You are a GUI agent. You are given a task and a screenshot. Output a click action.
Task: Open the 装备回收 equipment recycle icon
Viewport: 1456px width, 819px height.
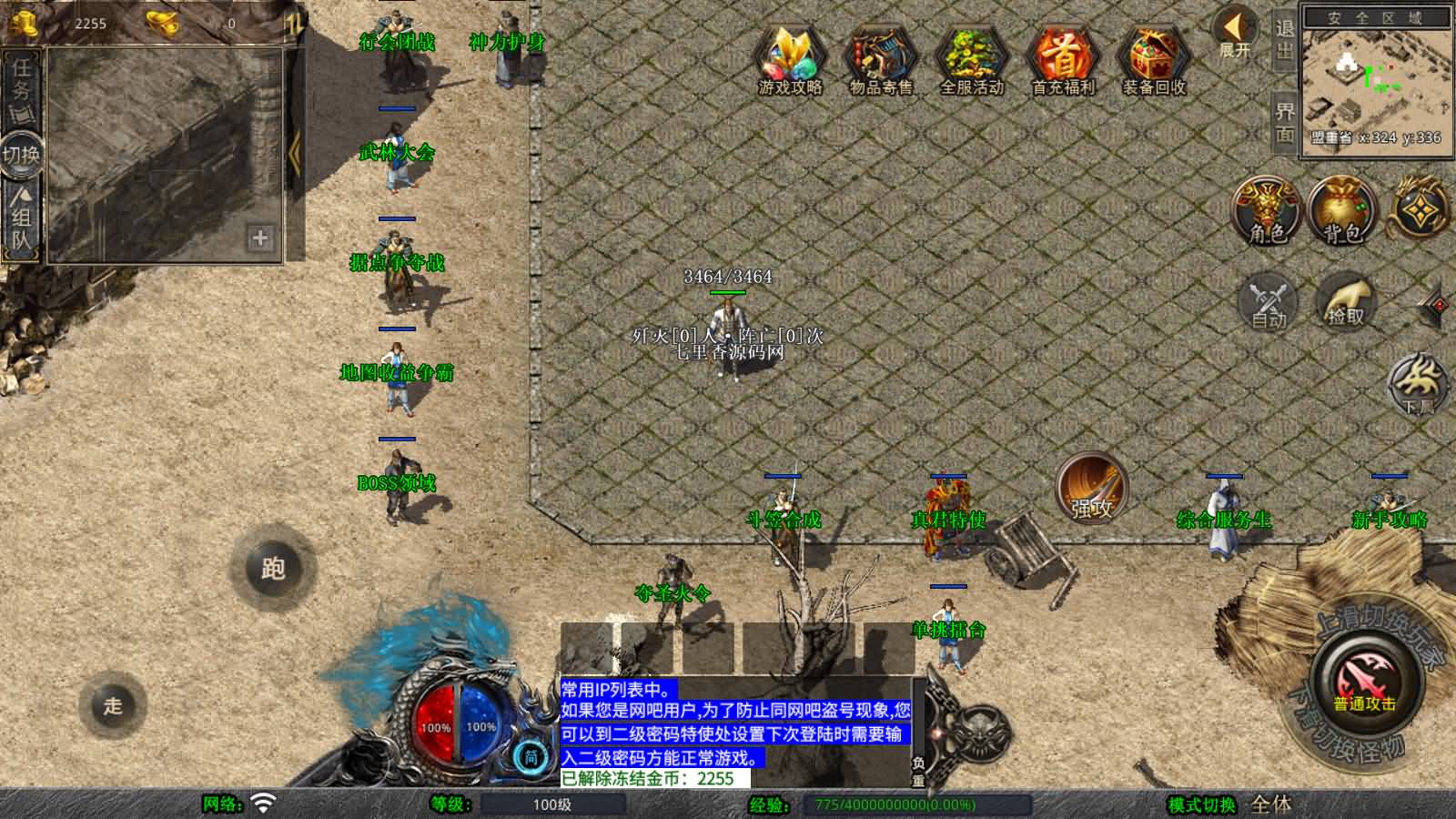(x=1152, y=56)
